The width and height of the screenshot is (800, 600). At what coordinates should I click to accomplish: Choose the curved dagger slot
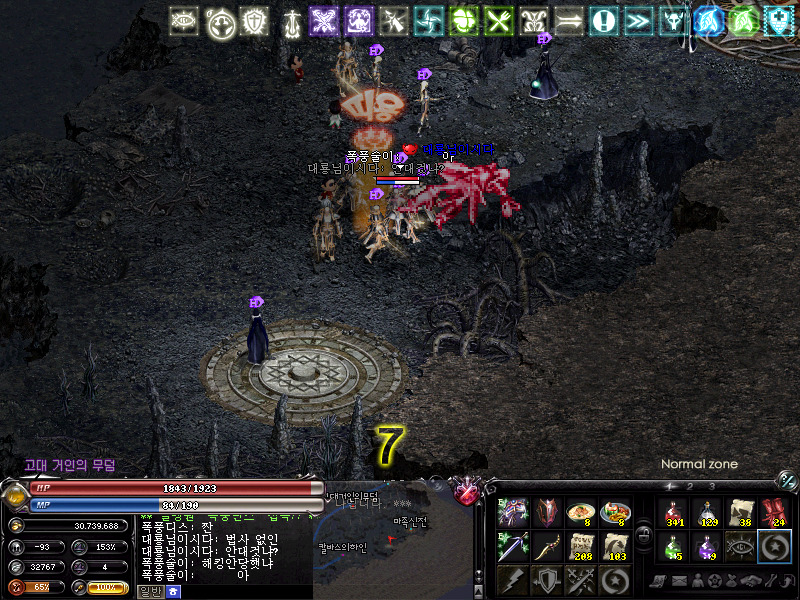(547, 546)
